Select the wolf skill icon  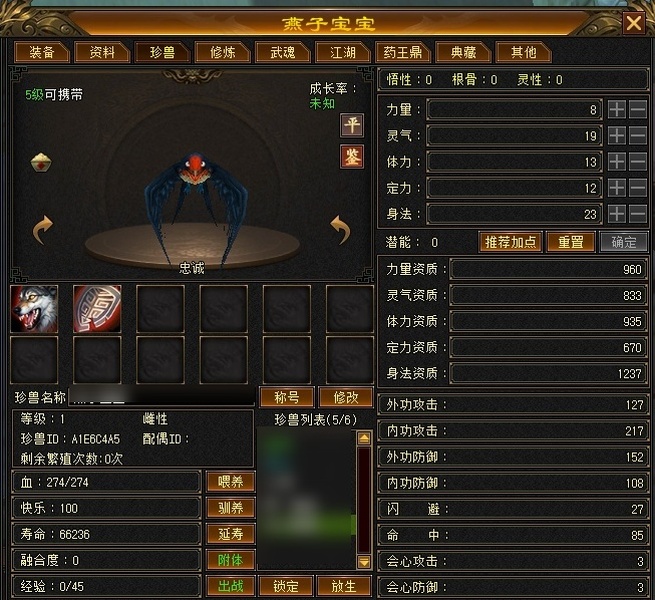[x=34, y=308]
